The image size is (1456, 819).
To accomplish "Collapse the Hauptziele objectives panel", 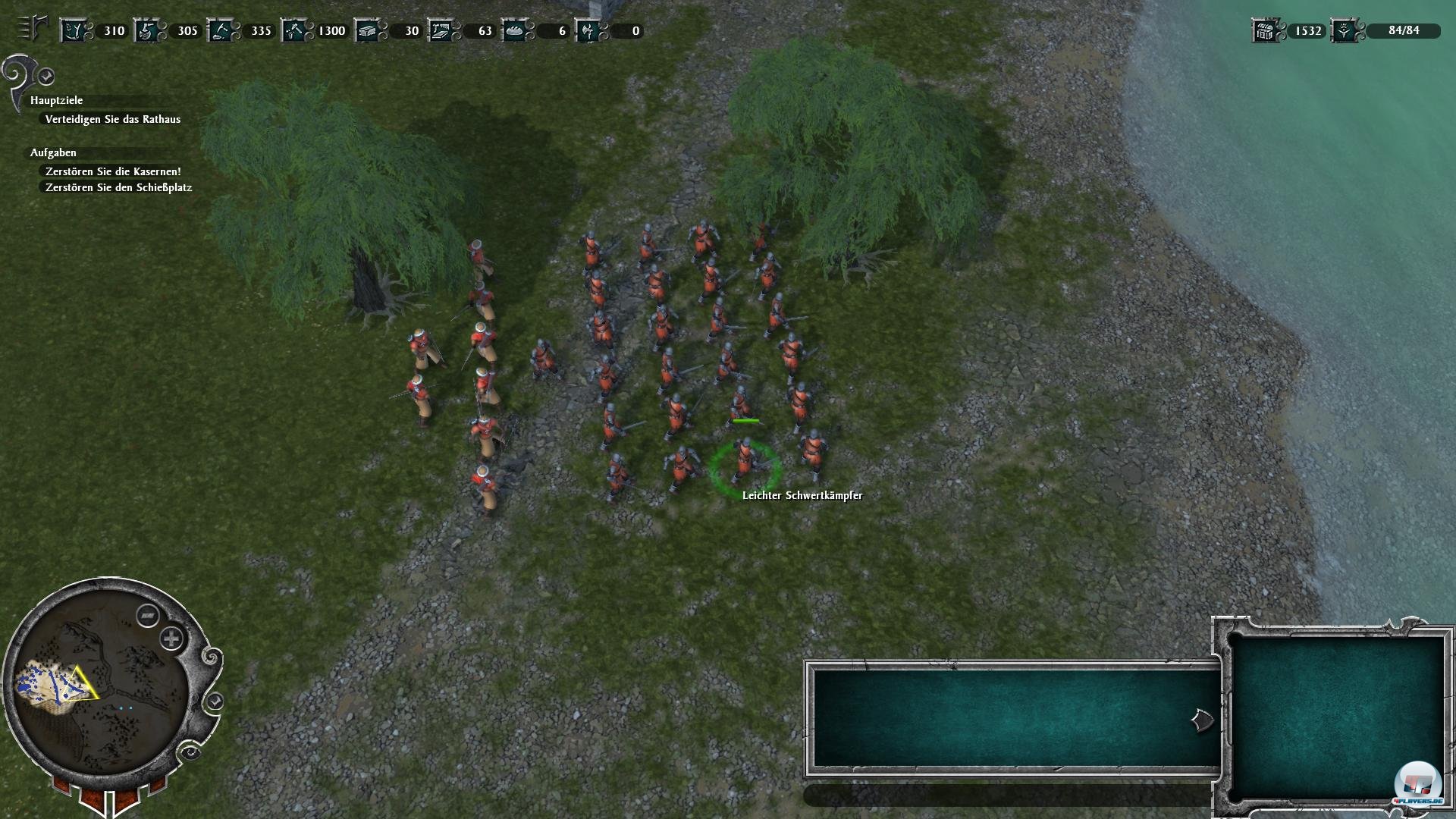I will coord(45,75).
